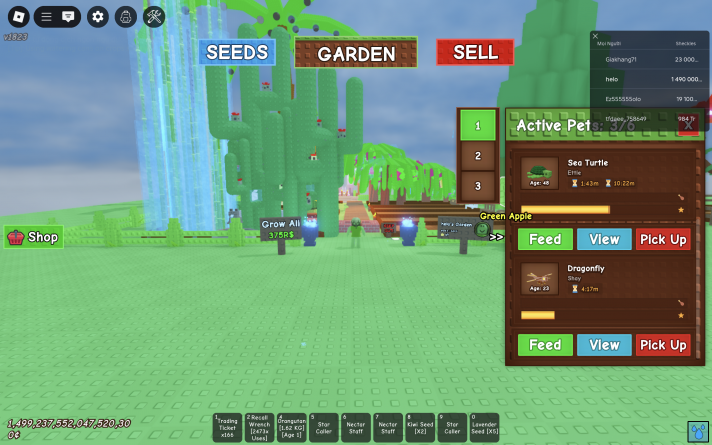The image size is (712, 445).
Task: Select the Lavender Seed hotbar slot
Action: pos(484,428)
